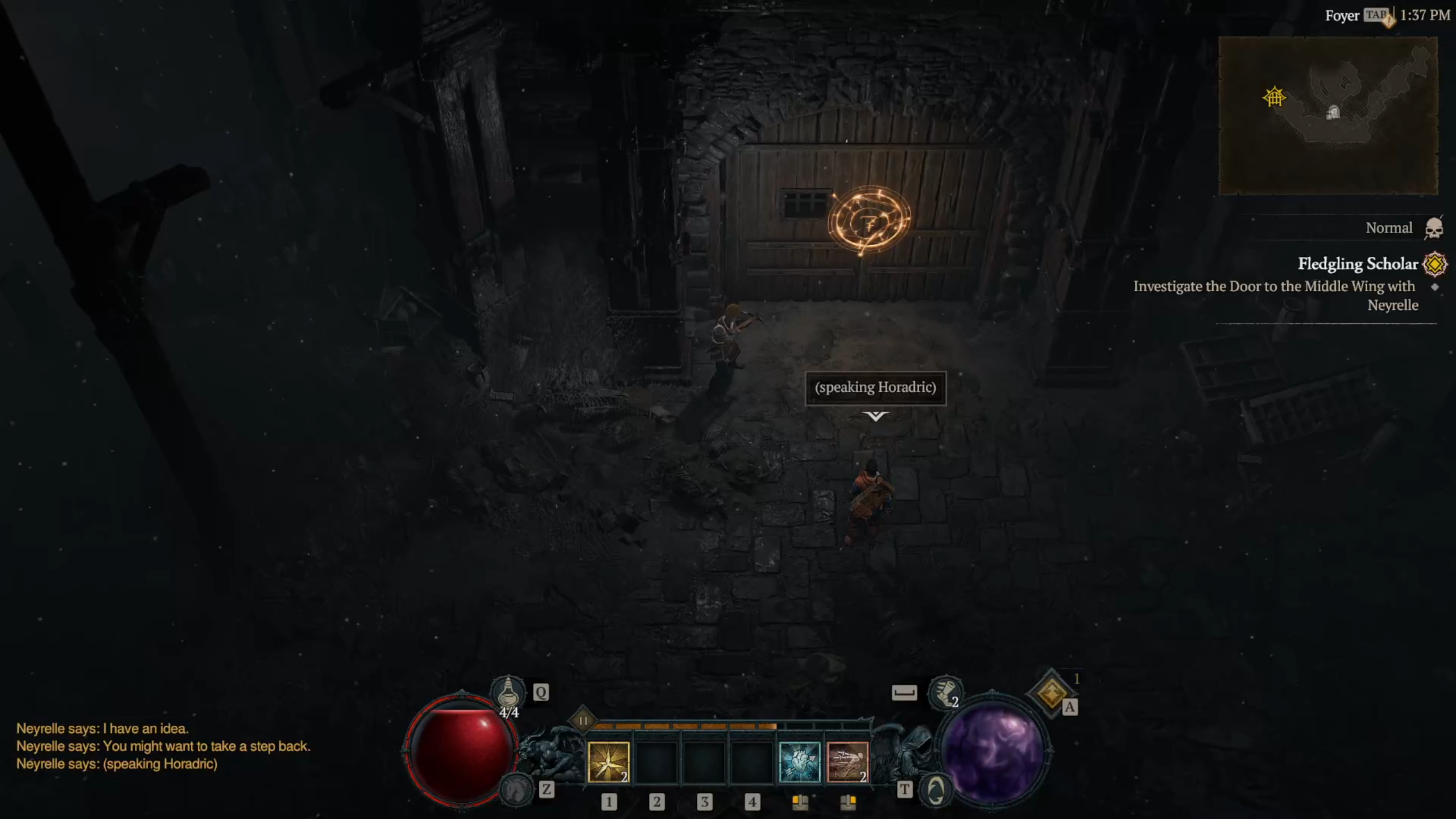
Task: Click the level 11 diamond badge
Action: [x=583, y=721]
